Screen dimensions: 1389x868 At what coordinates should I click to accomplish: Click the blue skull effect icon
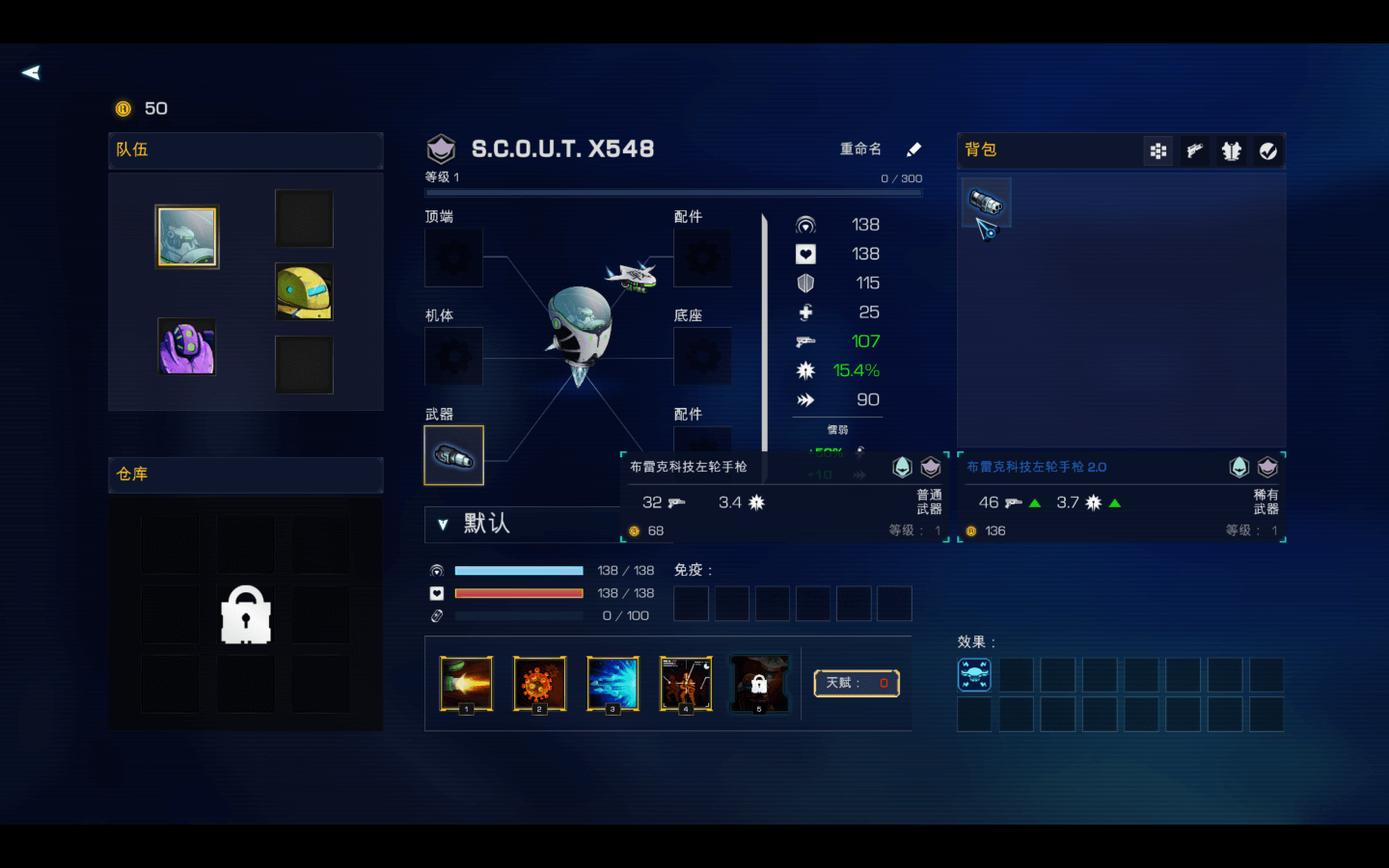[x=974, y=674]
